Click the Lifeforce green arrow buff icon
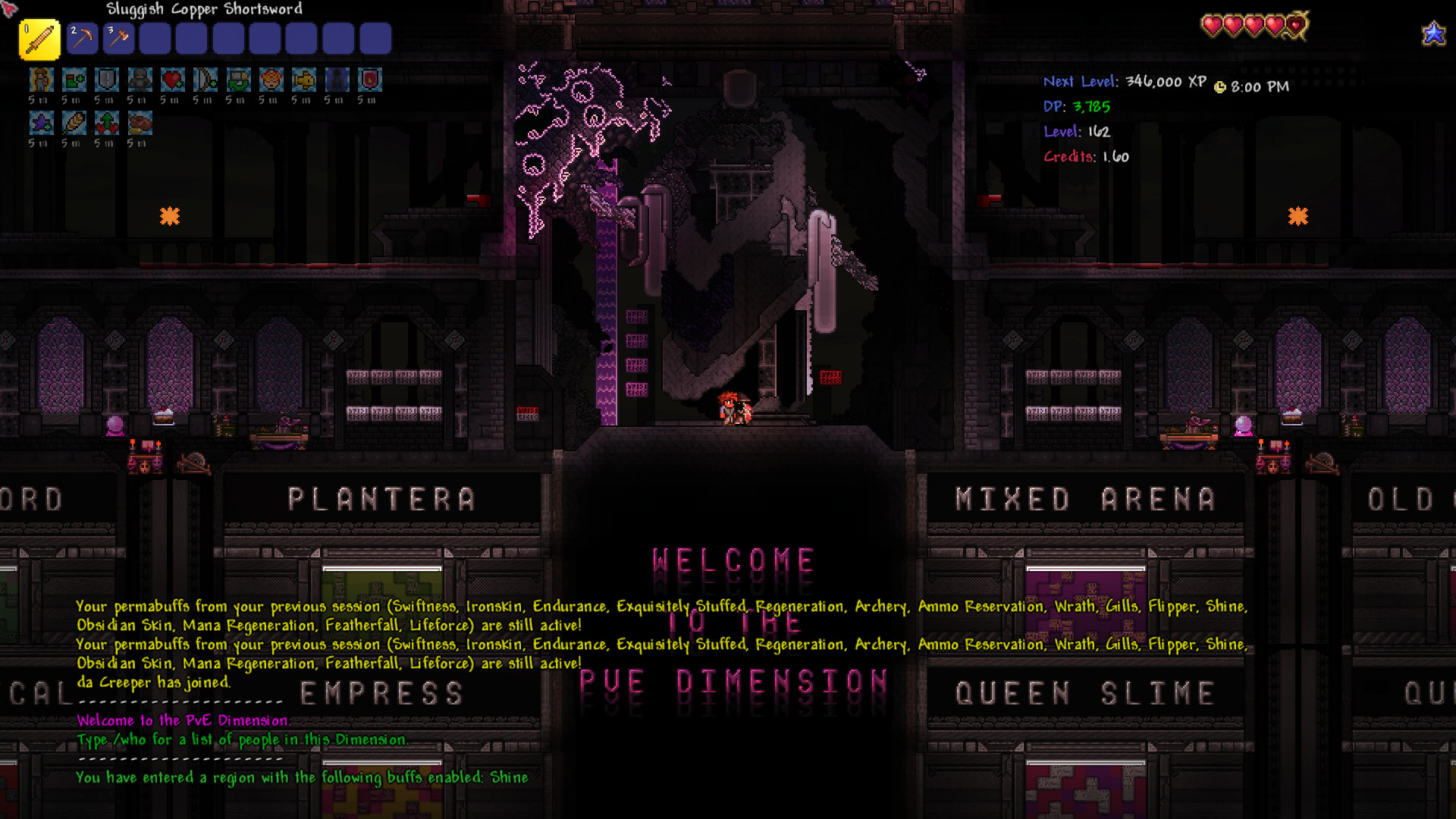 tap(107, 123)
